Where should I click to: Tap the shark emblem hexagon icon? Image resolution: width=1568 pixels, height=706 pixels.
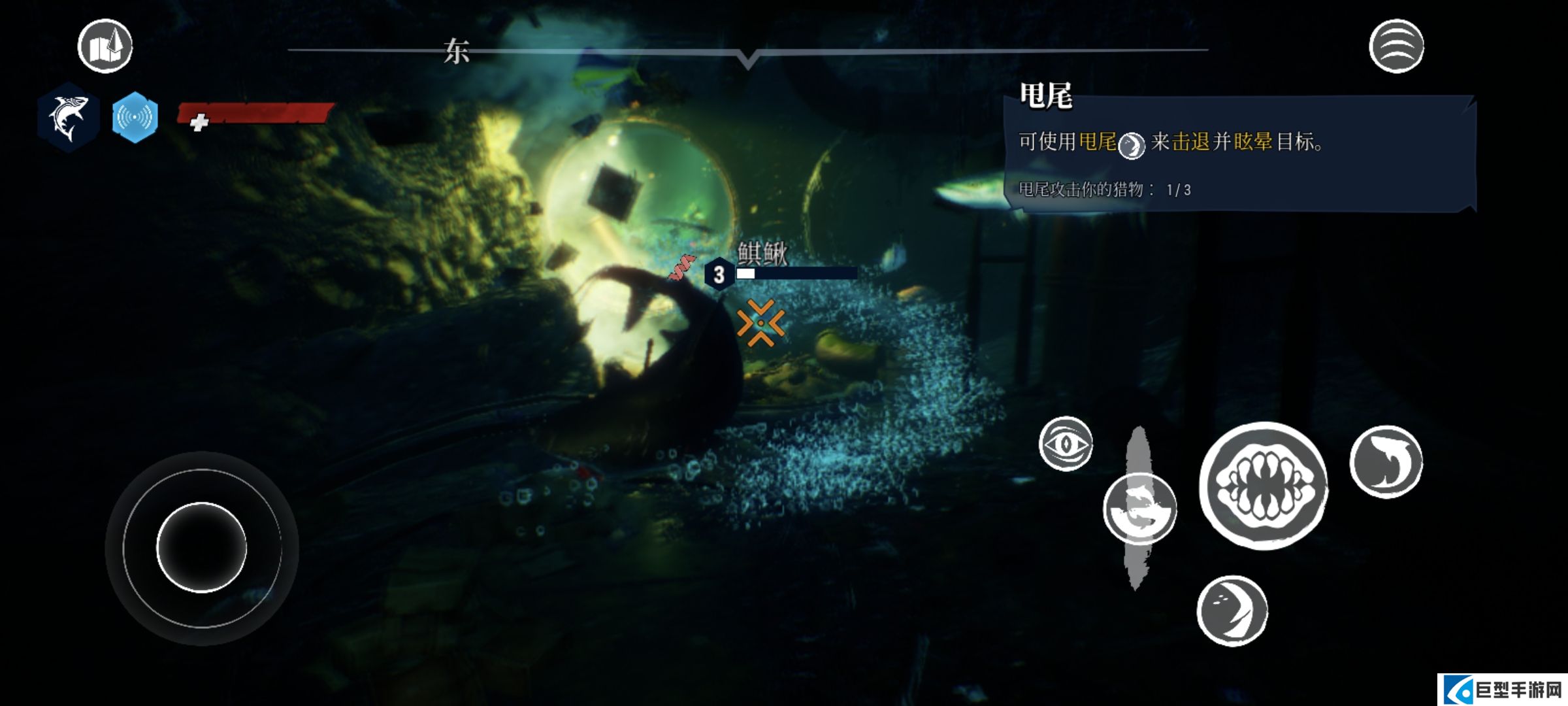pos(68,118)
